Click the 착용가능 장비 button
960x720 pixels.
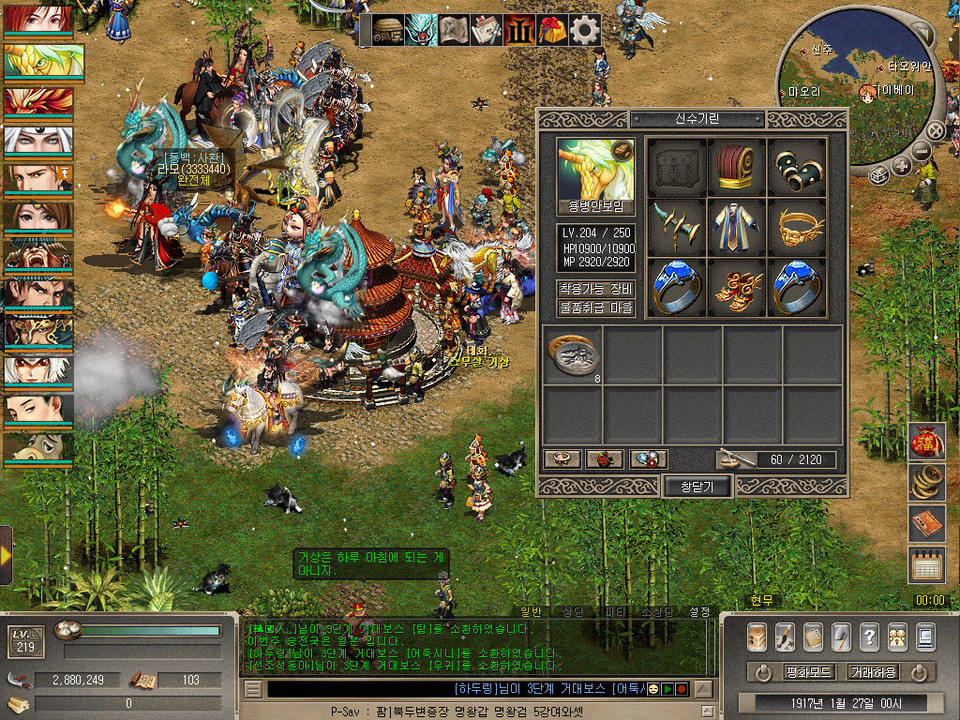(596, 289)
